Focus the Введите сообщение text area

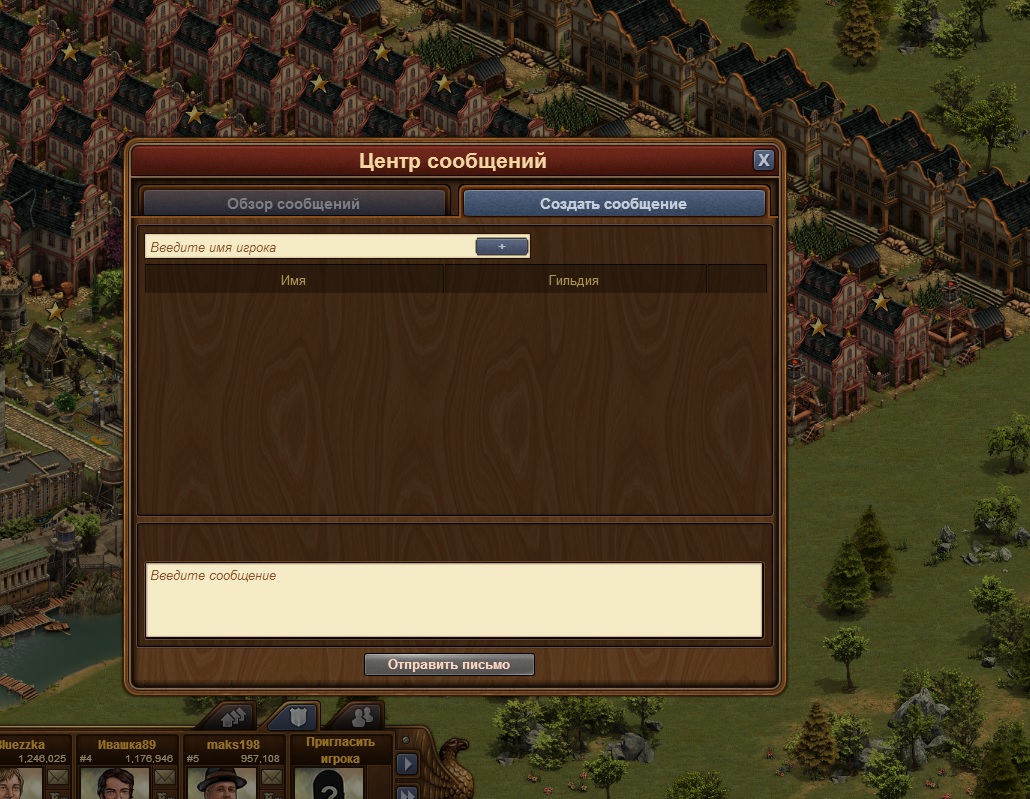pos(454,599)
